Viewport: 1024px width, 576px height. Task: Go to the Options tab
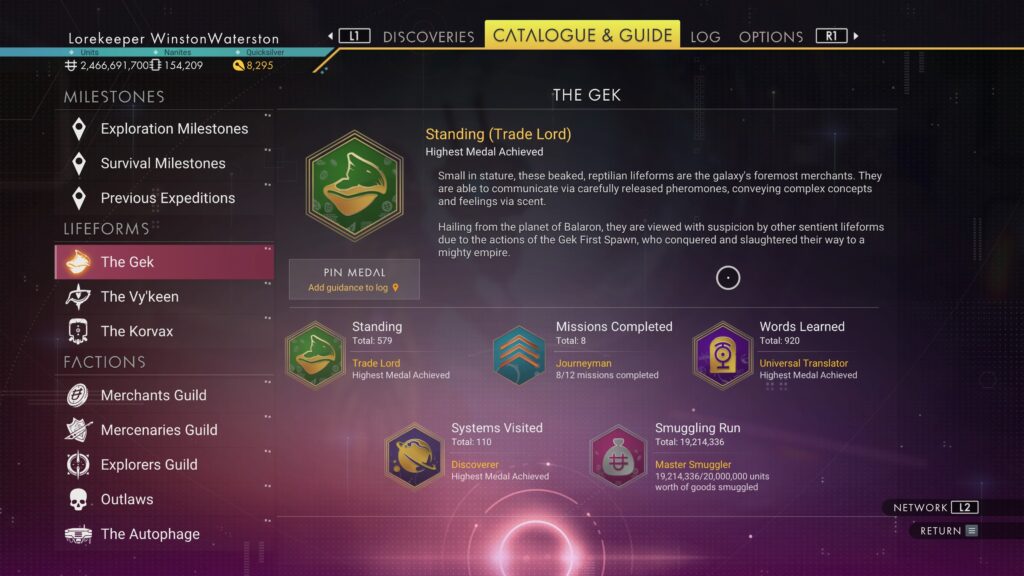coord(770,37)
